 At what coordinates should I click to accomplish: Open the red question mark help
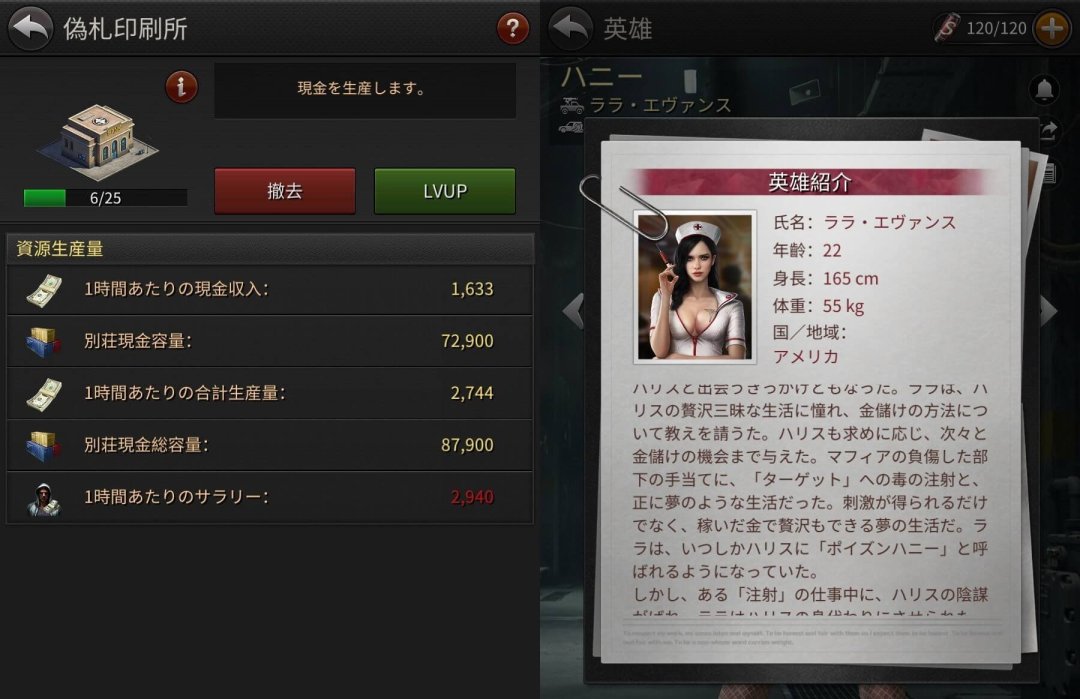click(513, 28)
